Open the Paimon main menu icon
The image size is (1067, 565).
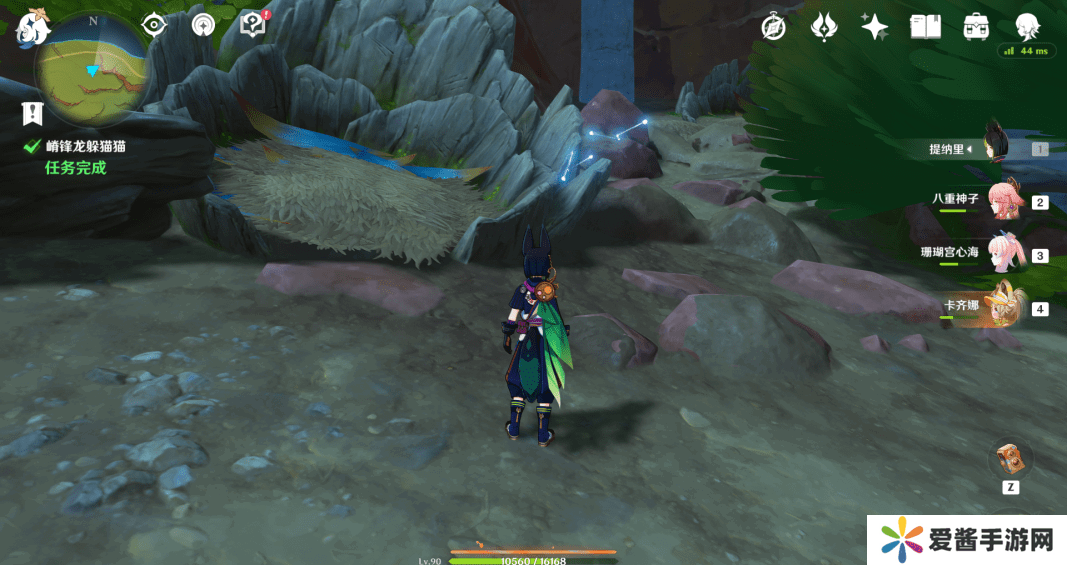coord(33,27)
